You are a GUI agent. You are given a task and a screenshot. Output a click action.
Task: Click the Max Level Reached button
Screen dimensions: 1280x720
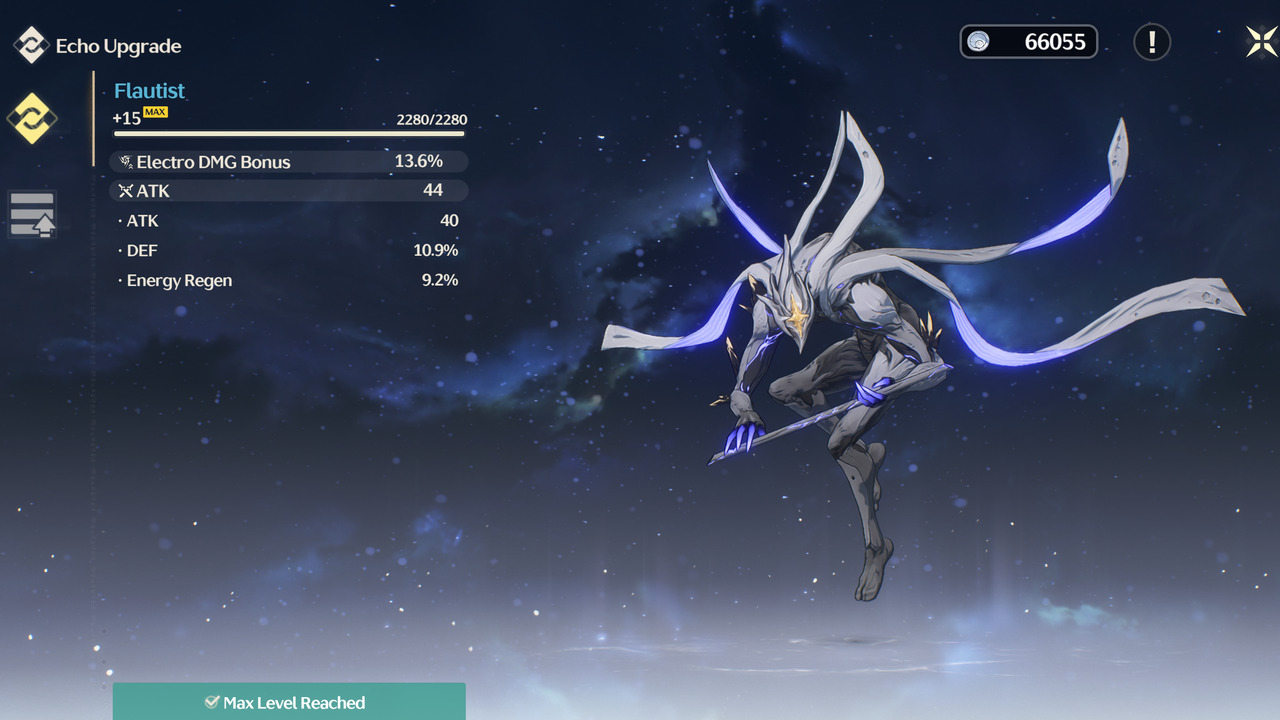(x=289, y=702)
